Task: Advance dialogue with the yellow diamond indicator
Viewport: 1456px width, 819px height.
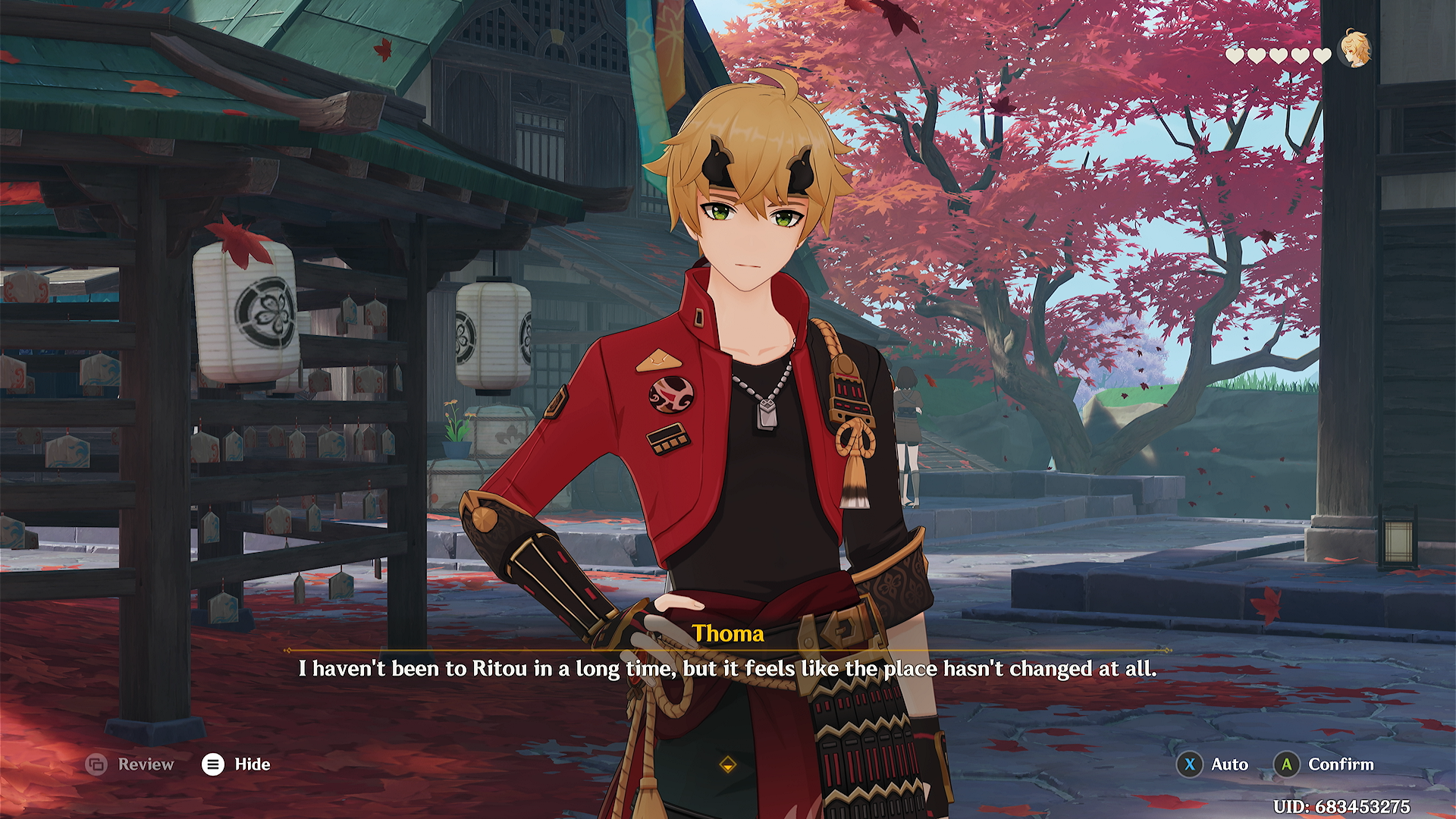Action: (728, 765)
